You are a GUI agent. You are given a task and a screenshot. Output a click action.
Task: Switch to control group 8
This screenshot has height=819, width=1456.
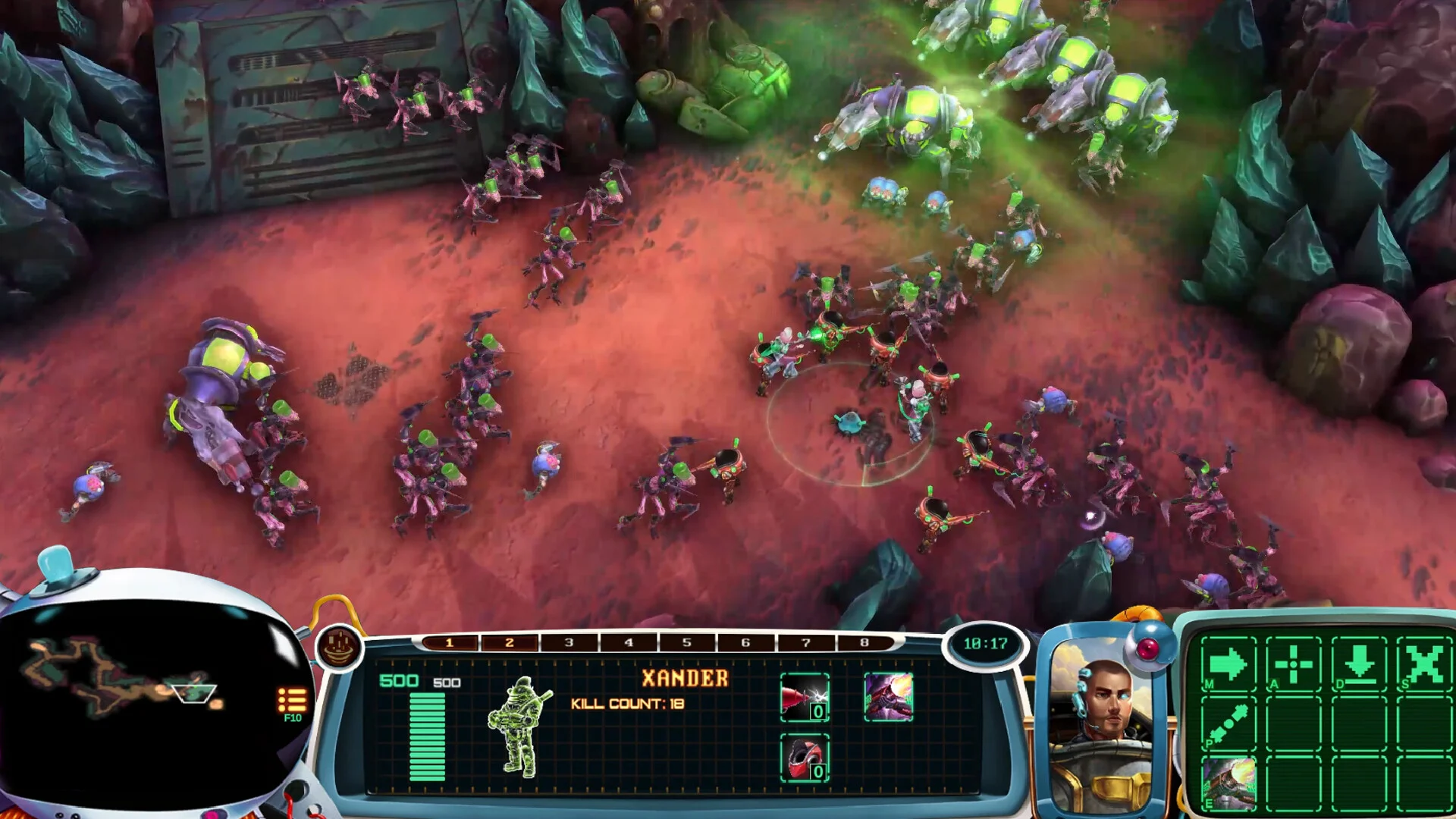pyautogui.click(x=864, y=643)
